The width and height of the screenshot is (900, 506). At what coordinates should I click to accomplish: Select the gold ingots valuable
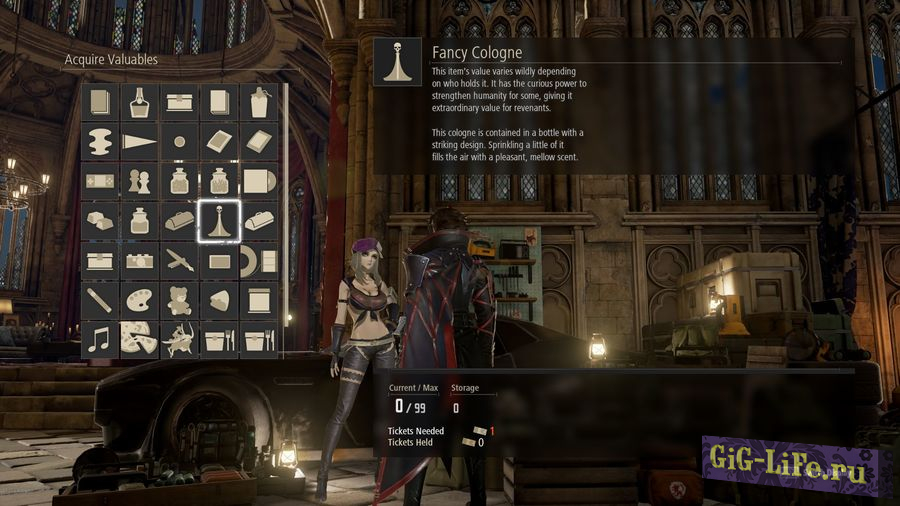[x=100, y=220]
